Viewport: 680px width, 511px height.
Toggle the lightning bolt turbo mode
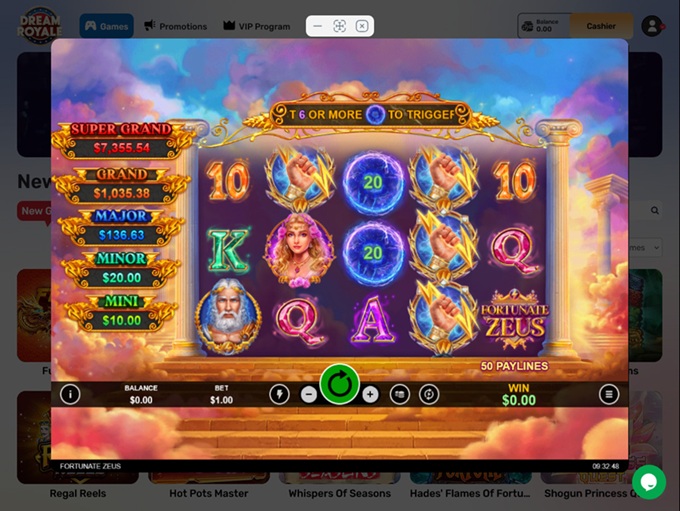279,394
